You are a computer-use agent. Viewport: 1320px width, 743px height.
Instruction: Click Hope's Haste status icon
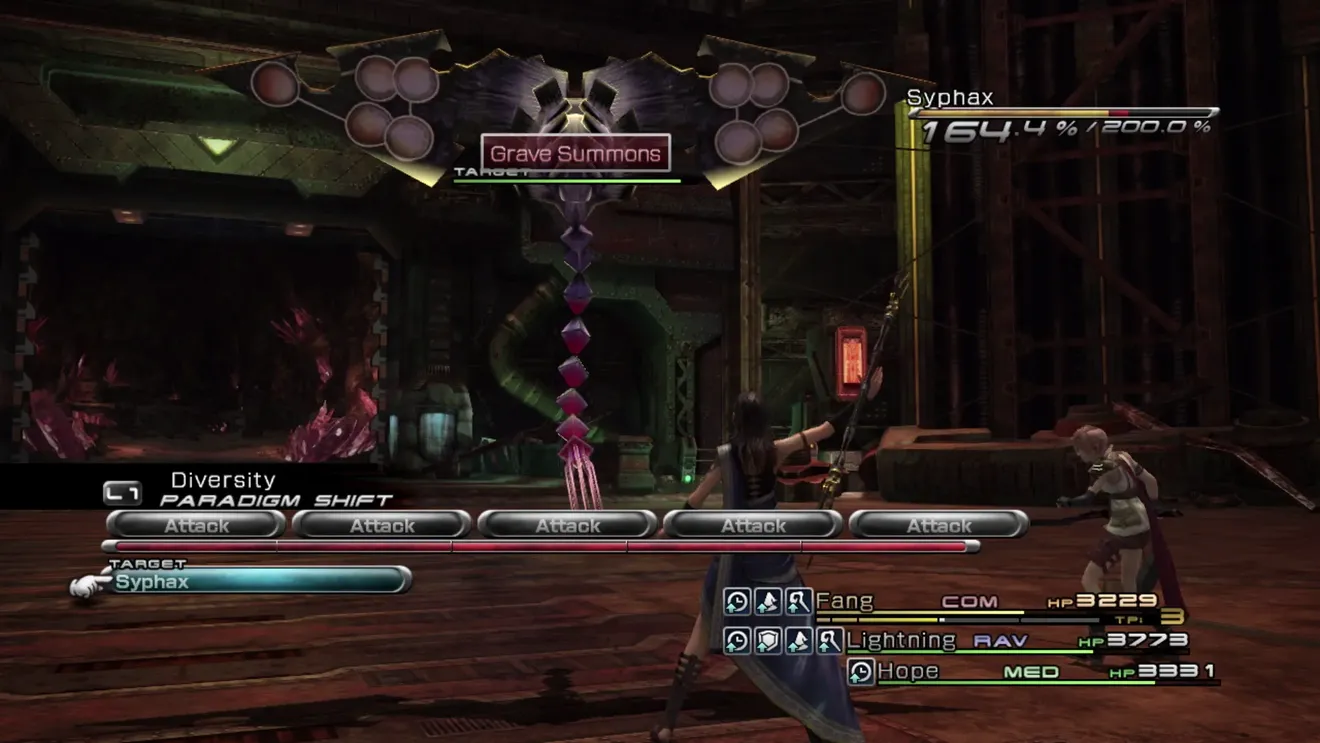861,672
